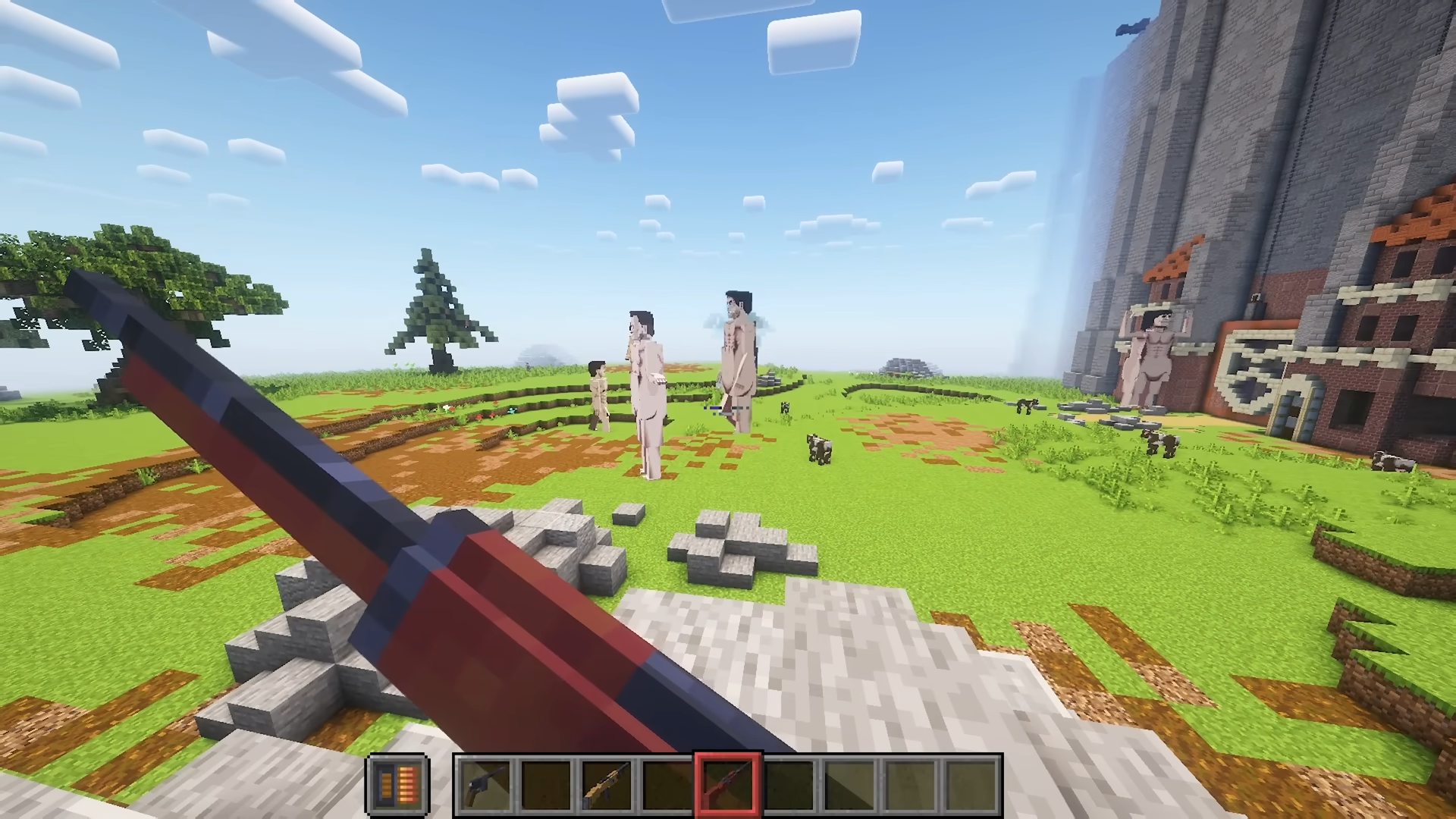Click the highlighted red rifle slot

tap(728, 783)
